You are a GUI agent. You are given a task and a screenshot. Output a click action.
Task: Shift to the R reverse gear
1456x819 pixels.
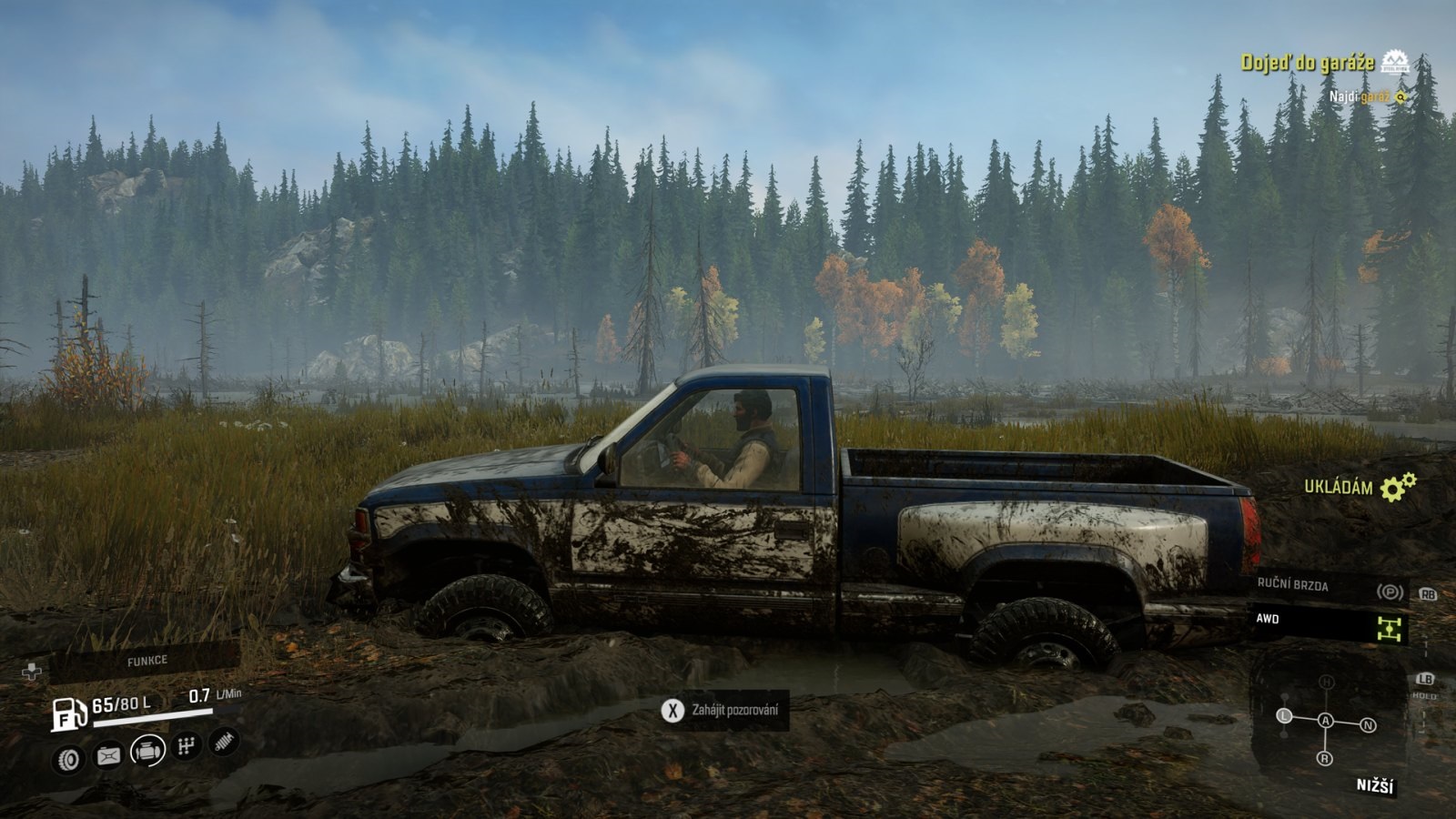pos(1325,758)
